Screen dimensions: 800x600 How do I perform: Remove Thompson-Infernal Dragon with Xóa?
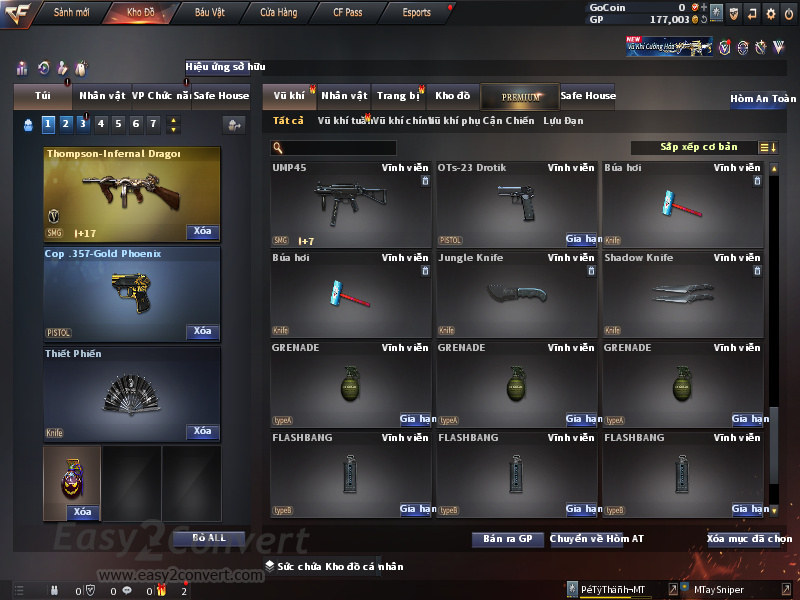point(202,232)
